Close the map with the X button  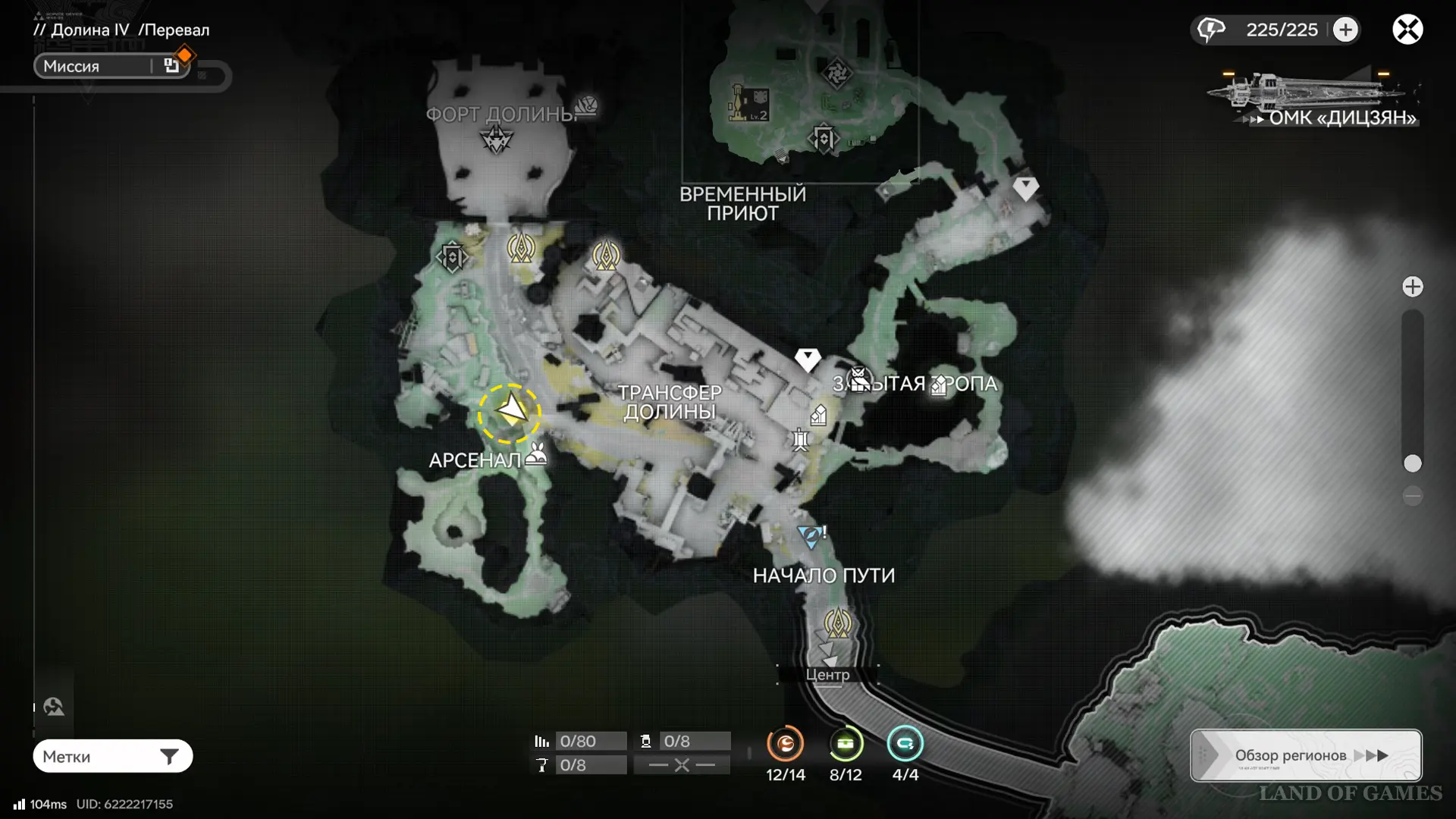1407,30
